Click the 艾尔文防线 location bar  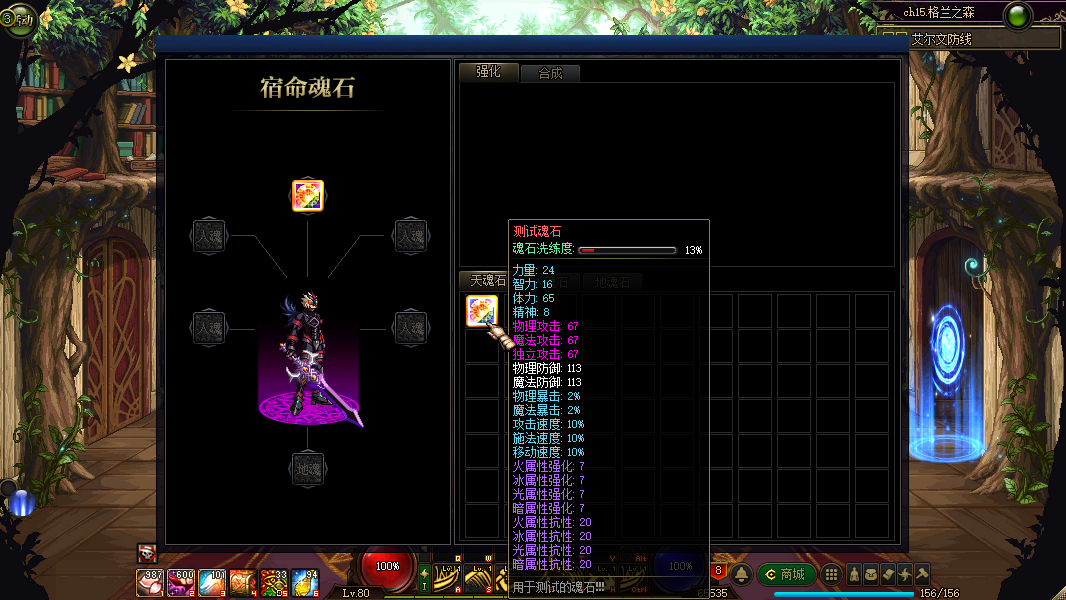pyautogui.click(x=968, y=39)
